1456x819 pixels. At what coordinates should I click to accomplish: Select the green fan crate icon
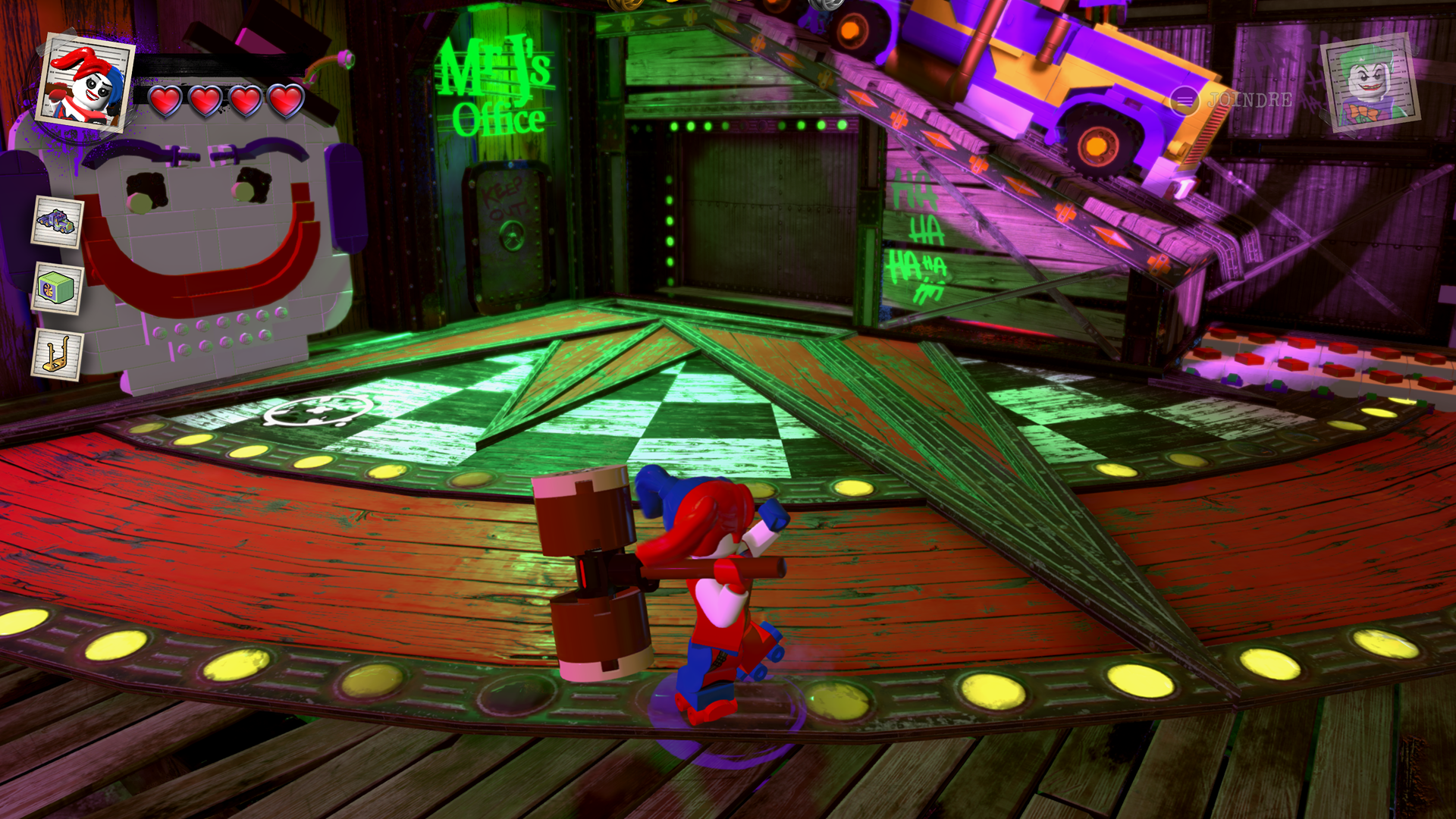coord(58,288)
